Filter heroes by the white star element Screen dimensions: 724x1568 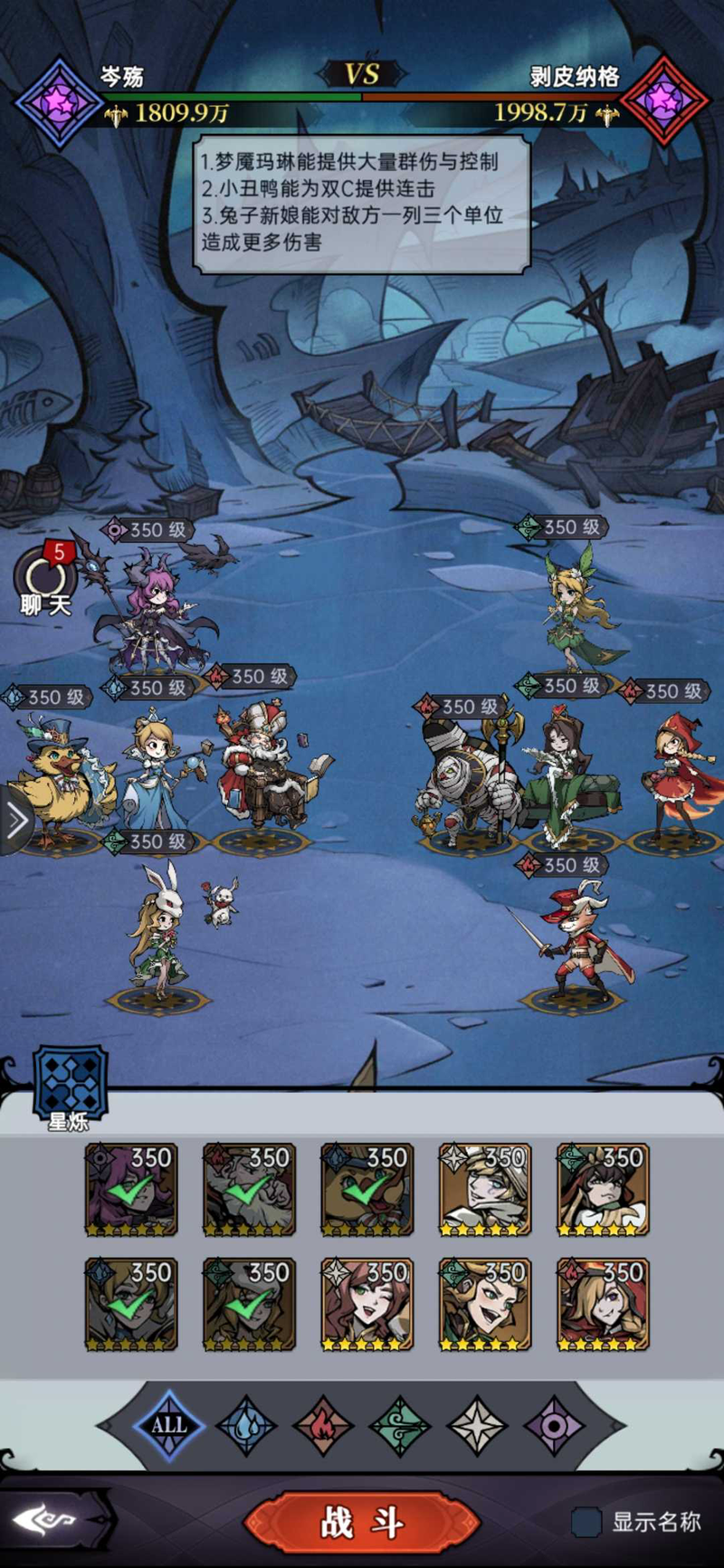(477, 1426)
